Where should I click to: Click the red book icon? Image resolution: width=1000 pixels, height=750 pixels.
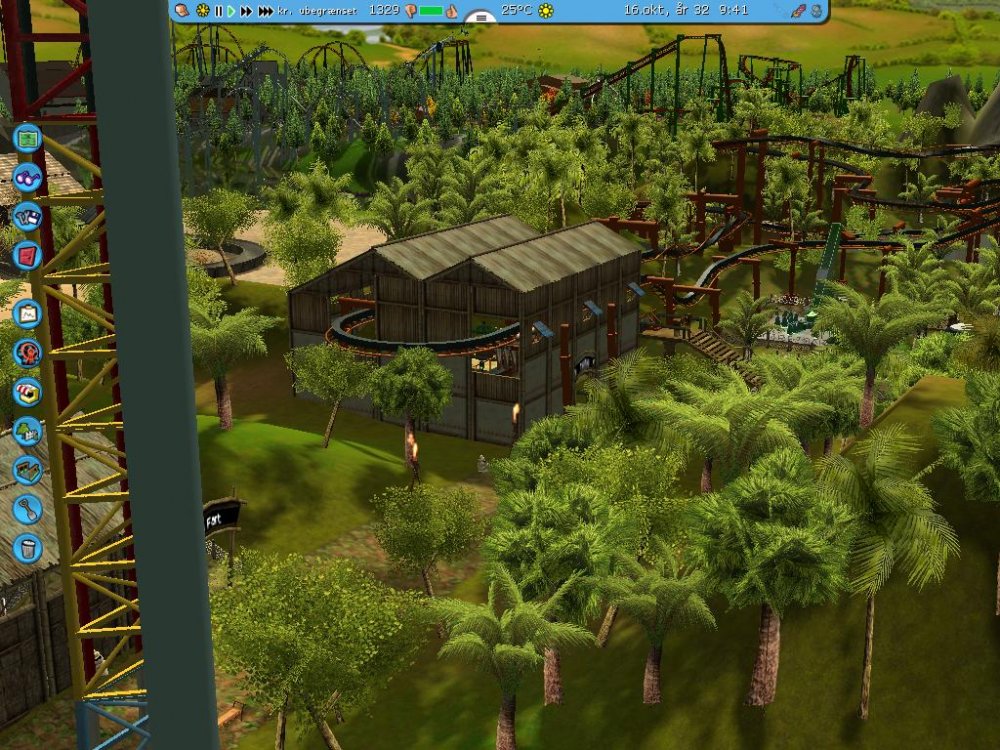pyautogui.click(x=27, y=255)
